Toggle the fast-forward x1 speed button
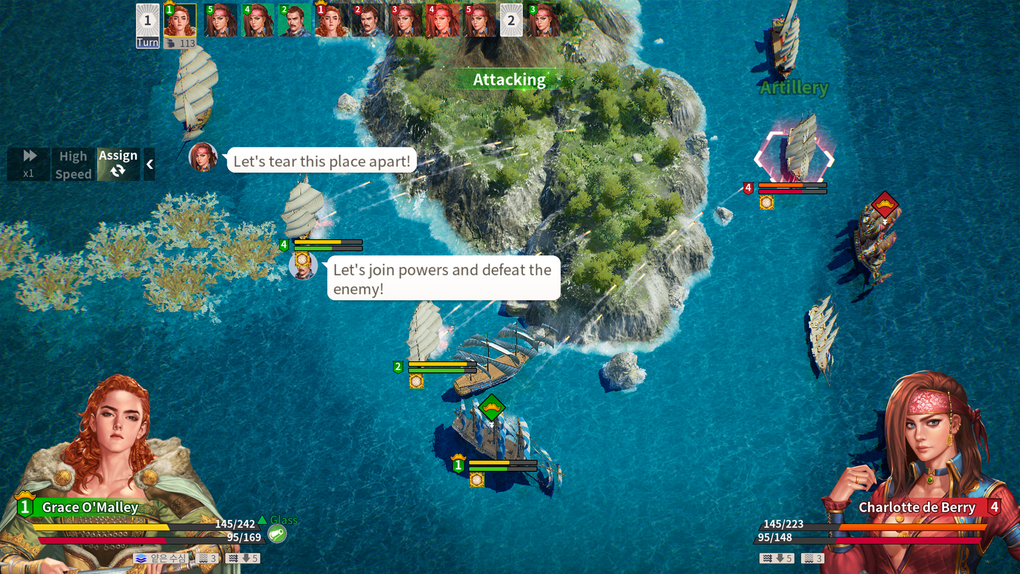This screenshot has width=1020, height=574. point(29,164)
